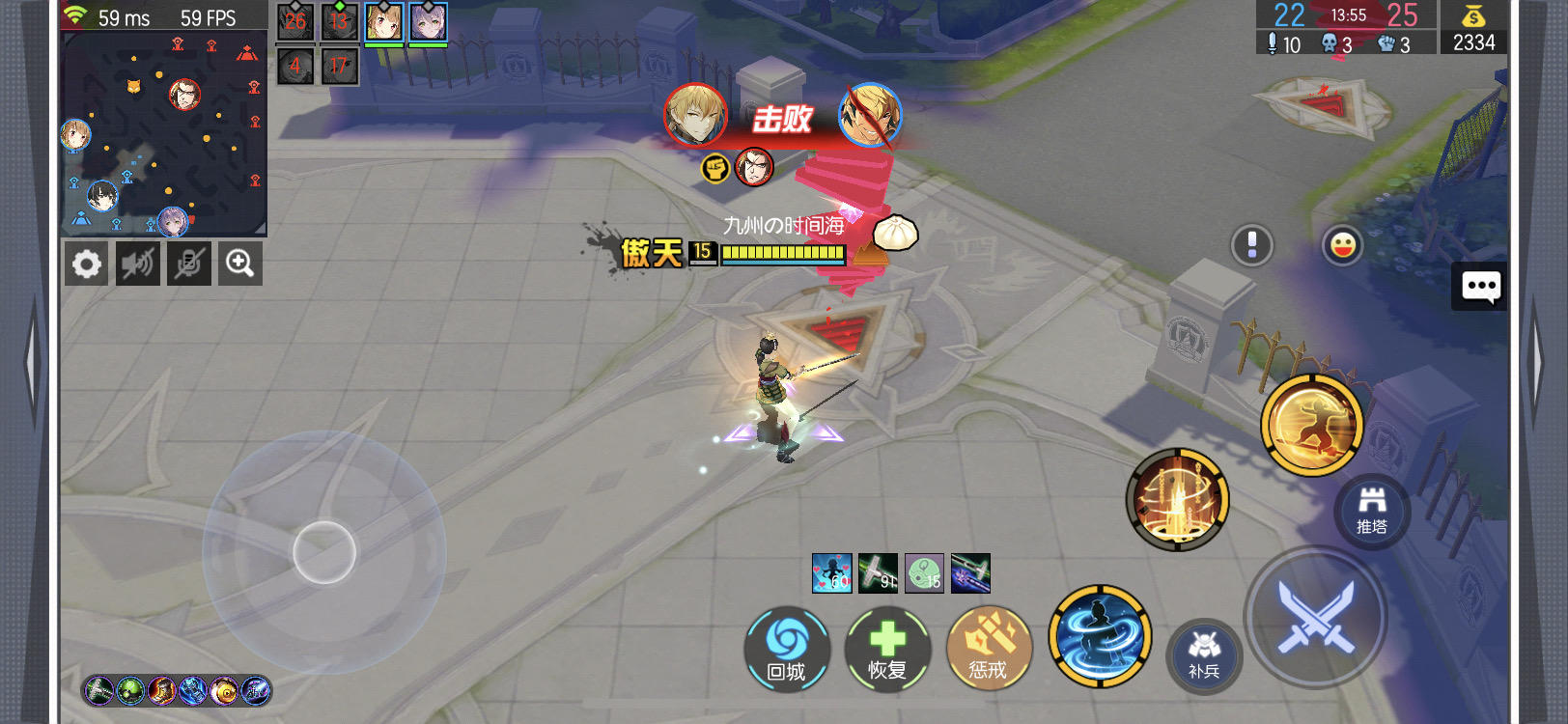Toggle the minimap magnifier zoom
The width and height of the screenshot is (1568, 724).
tap(239, 263)
